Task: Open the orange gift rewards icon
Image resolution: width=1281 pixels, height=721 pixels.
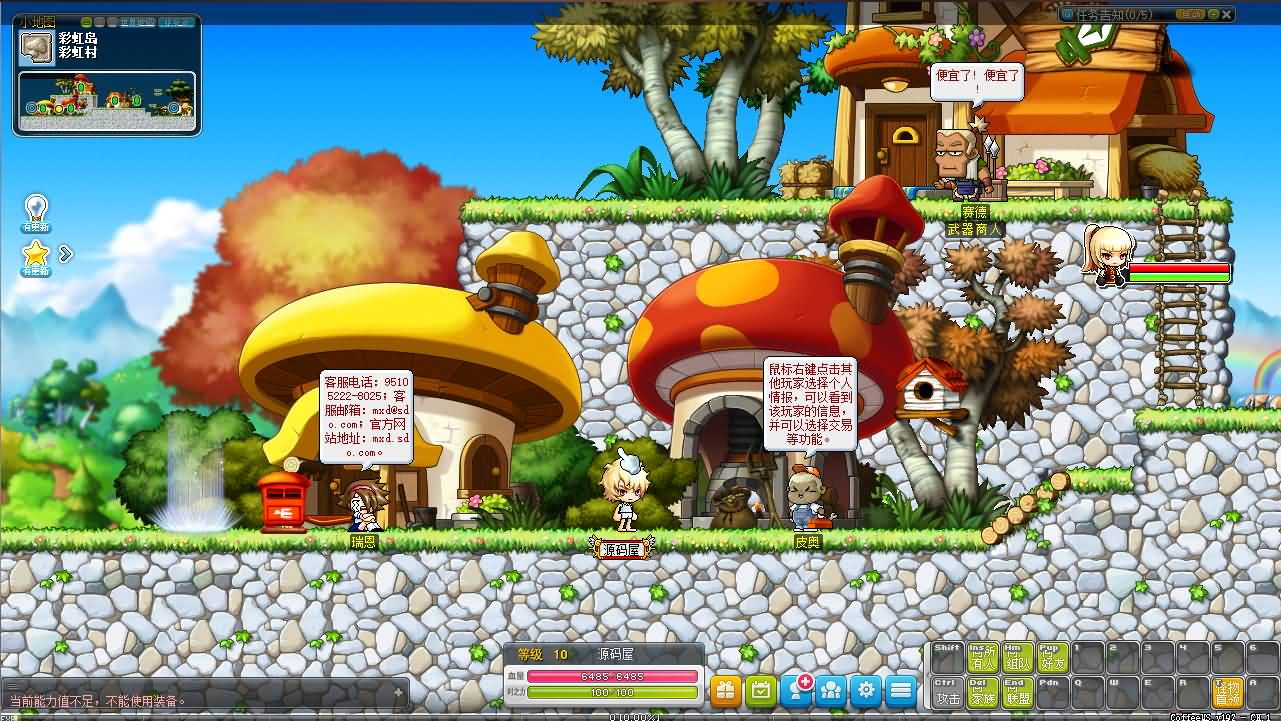Action: [x=726, y=690]
